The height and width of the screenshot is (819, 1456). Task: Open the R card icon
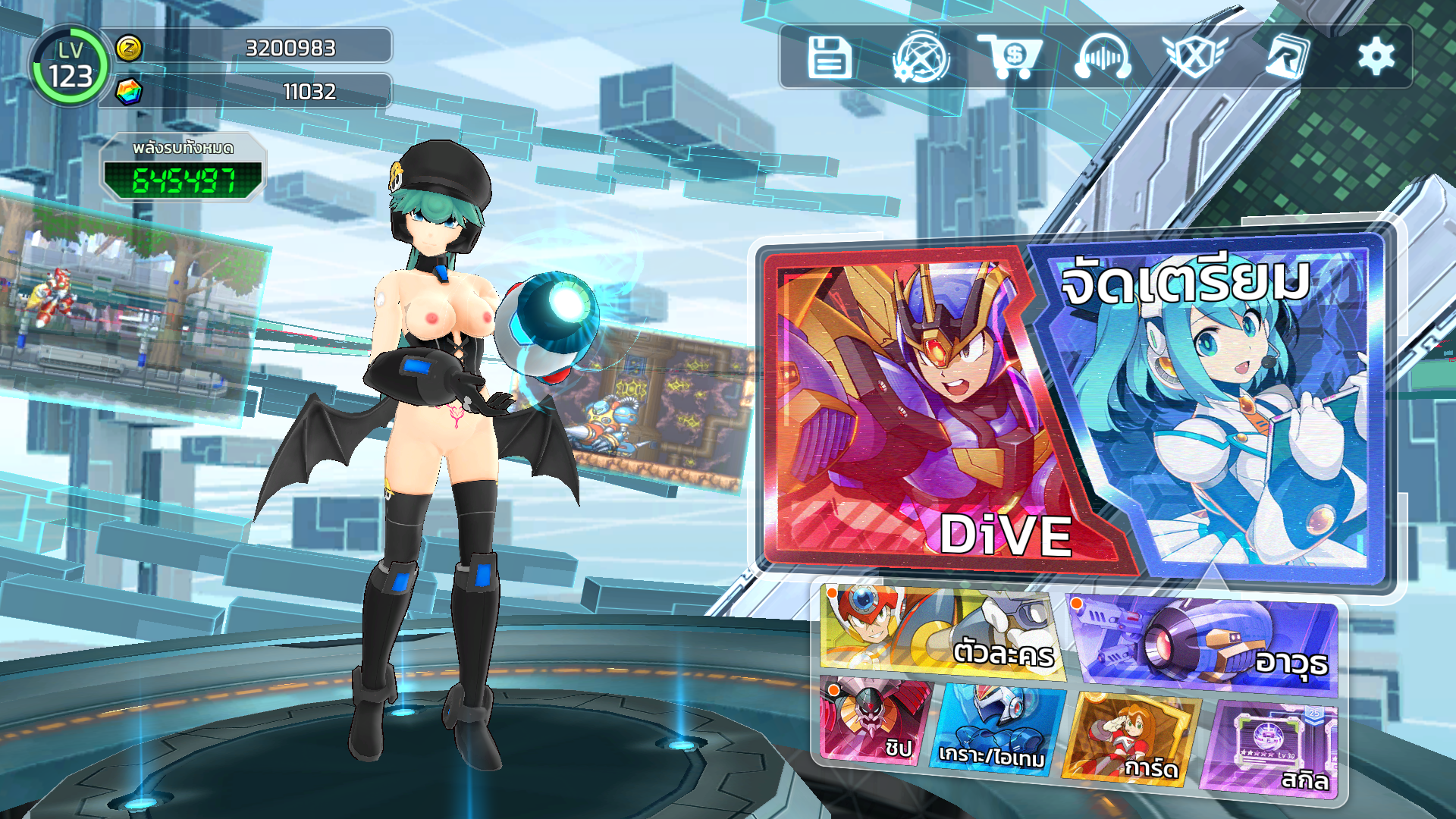[1287, 57]
